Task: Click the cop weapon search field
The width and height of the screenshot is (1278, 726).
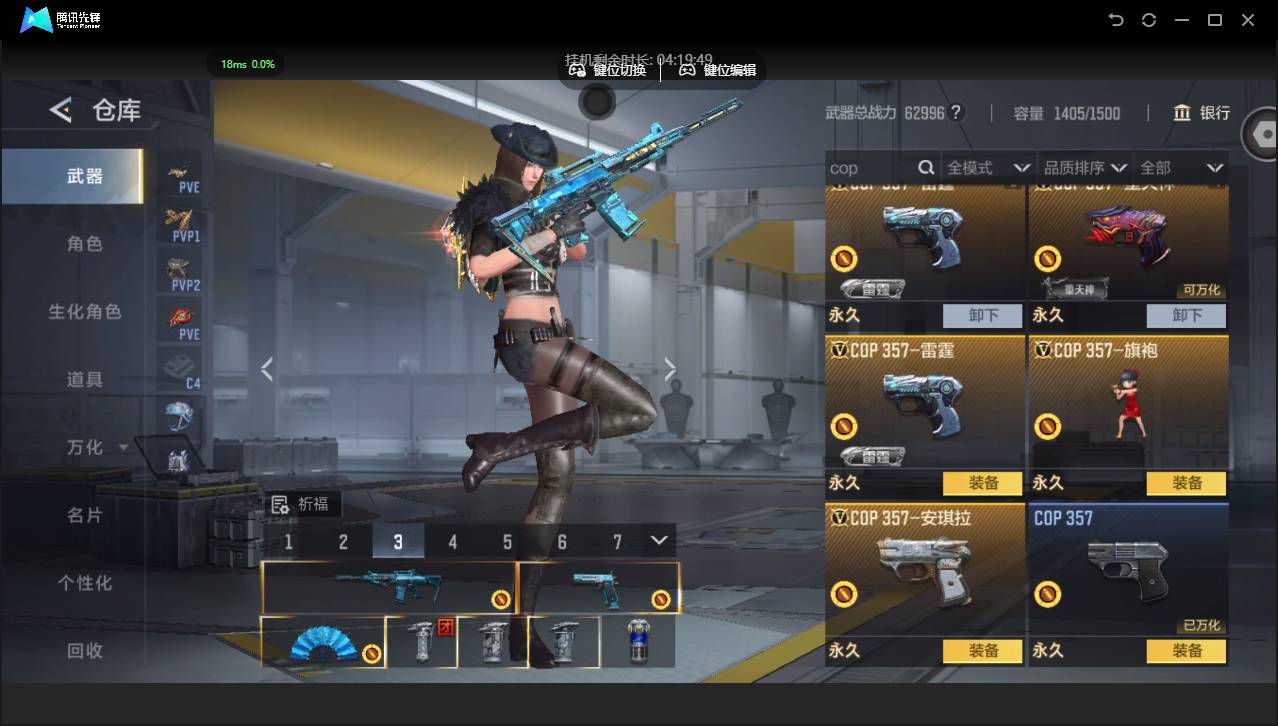Action: point(870,168)
